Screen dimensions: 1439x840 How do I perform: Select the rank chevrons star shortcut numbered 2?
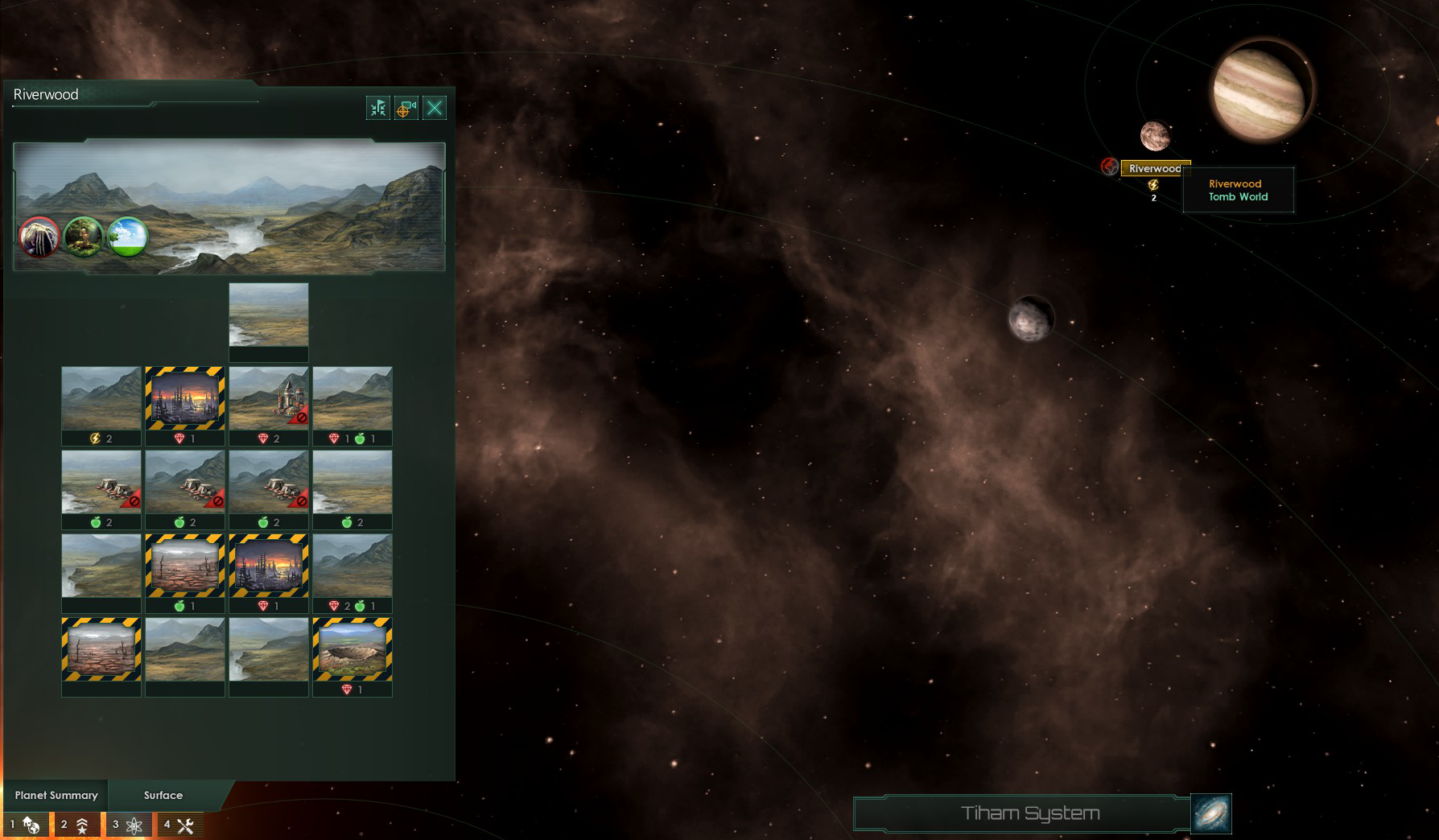pyautogui.click(x=76, y=825)
